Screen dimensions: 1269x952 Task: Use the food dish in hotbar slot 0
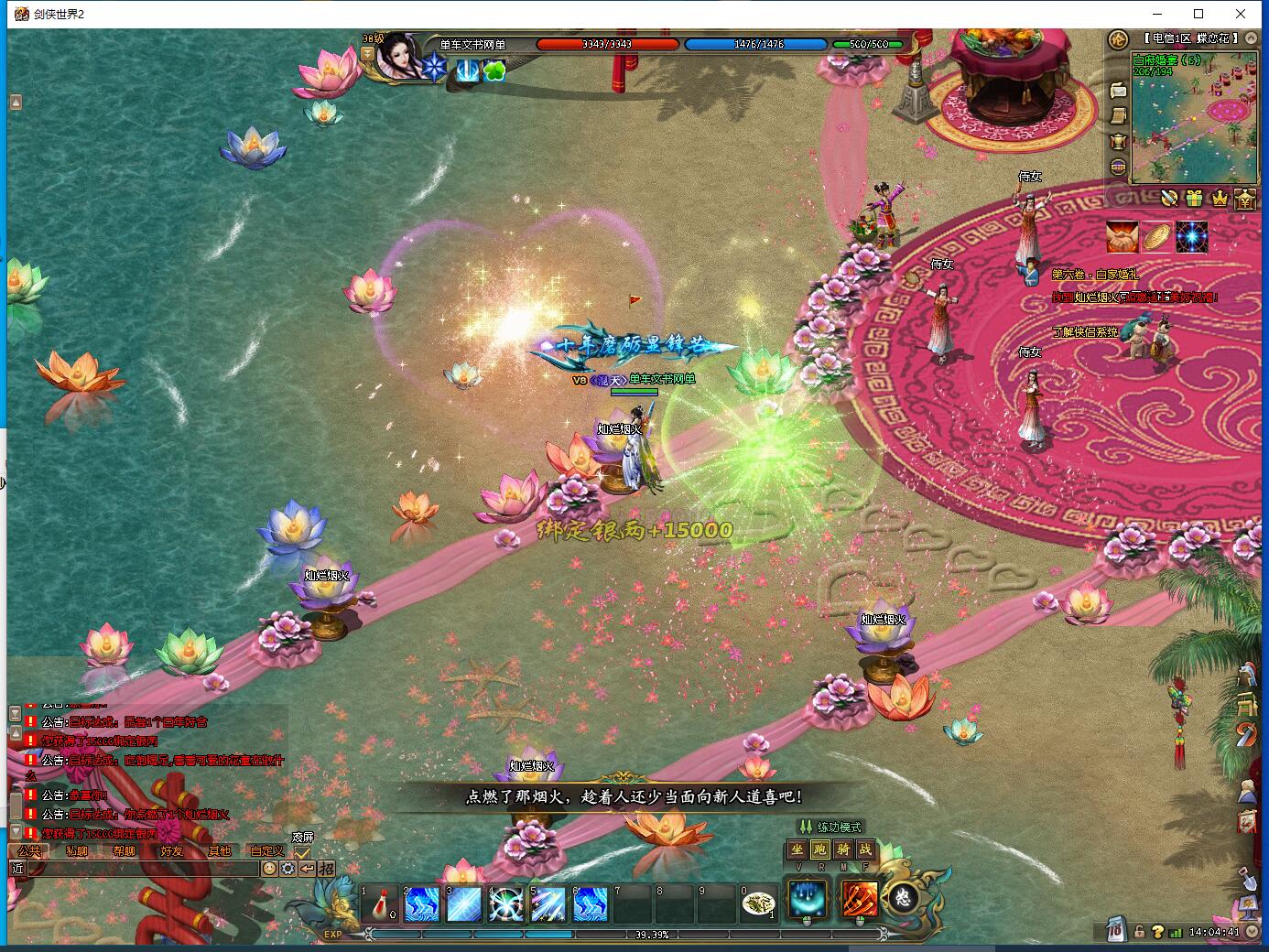757,904
